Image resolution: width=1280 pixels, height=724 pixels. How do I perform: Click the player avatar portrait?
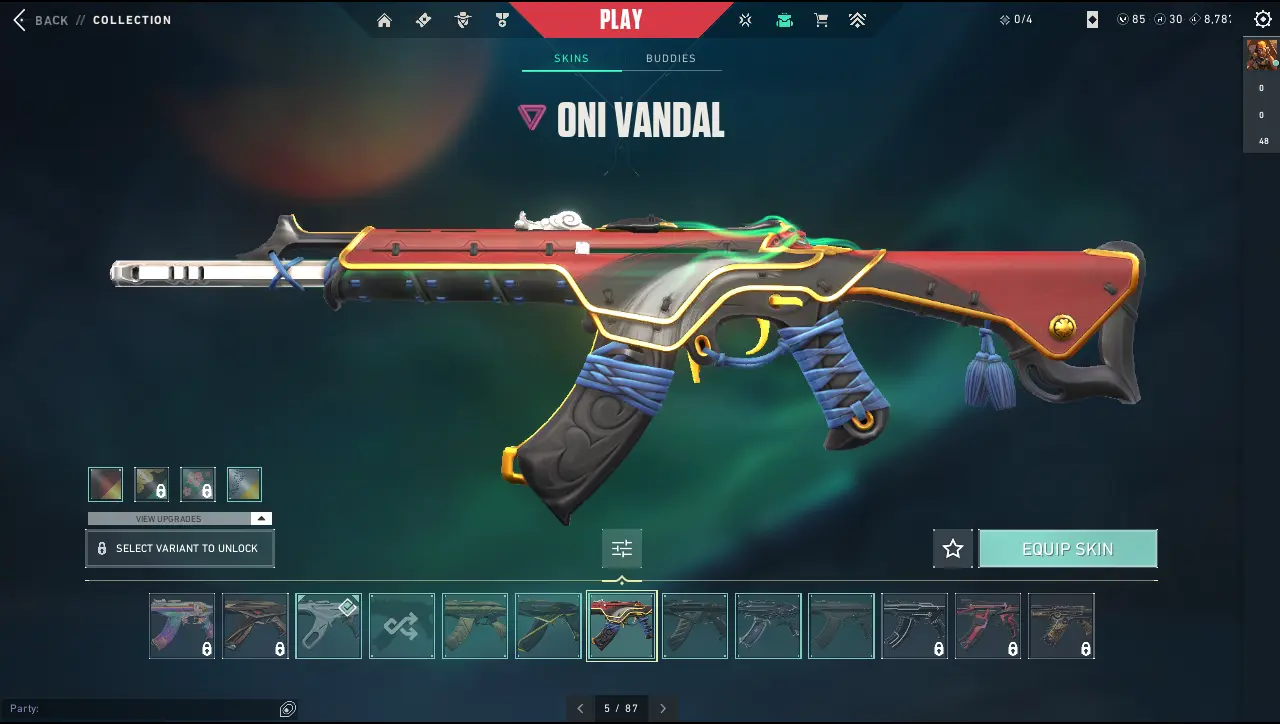click(x=1261, y=55)
